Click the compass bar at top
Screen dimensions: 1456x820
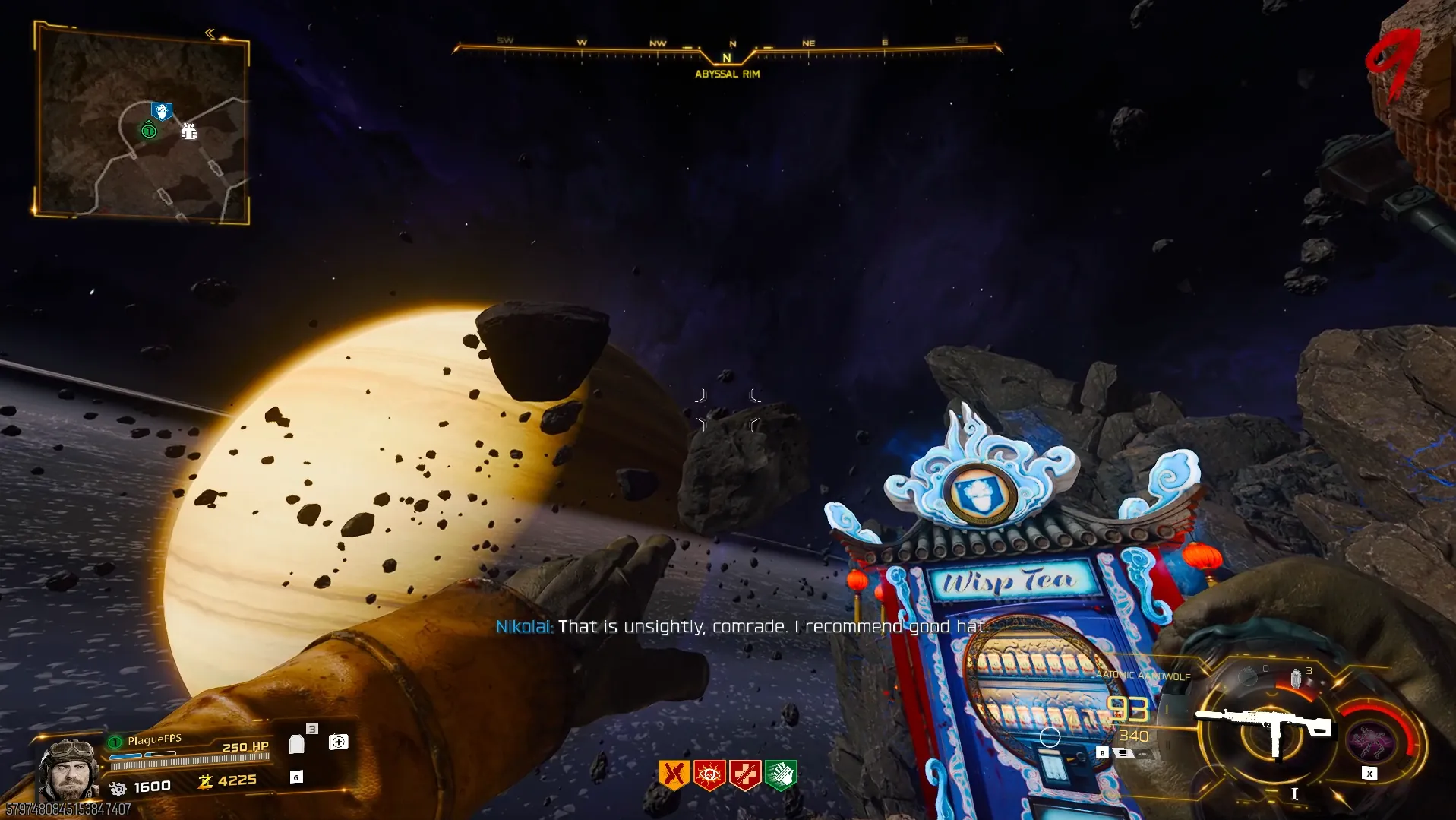click(x=727, y=49)
